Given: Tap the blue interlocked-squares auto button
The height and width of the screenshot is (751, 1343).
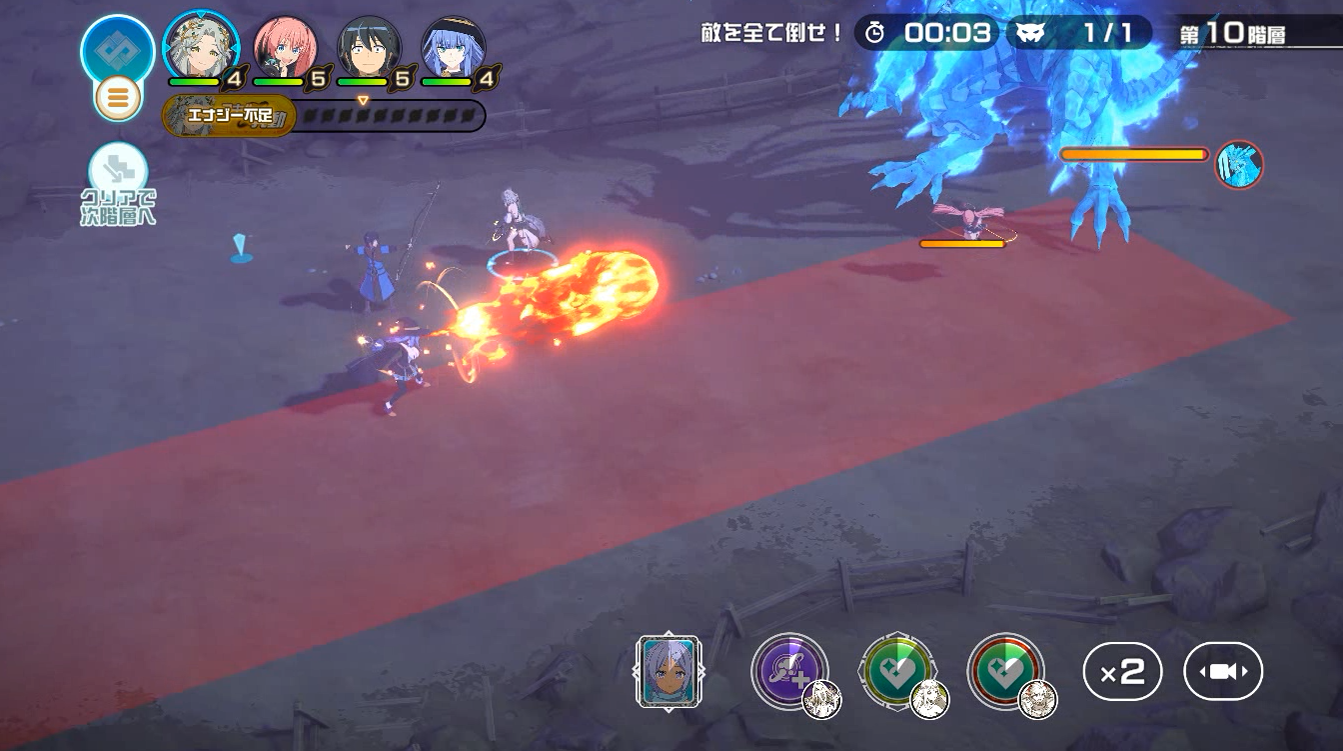Looking at the screenshot, I should [x=117, y=48].
